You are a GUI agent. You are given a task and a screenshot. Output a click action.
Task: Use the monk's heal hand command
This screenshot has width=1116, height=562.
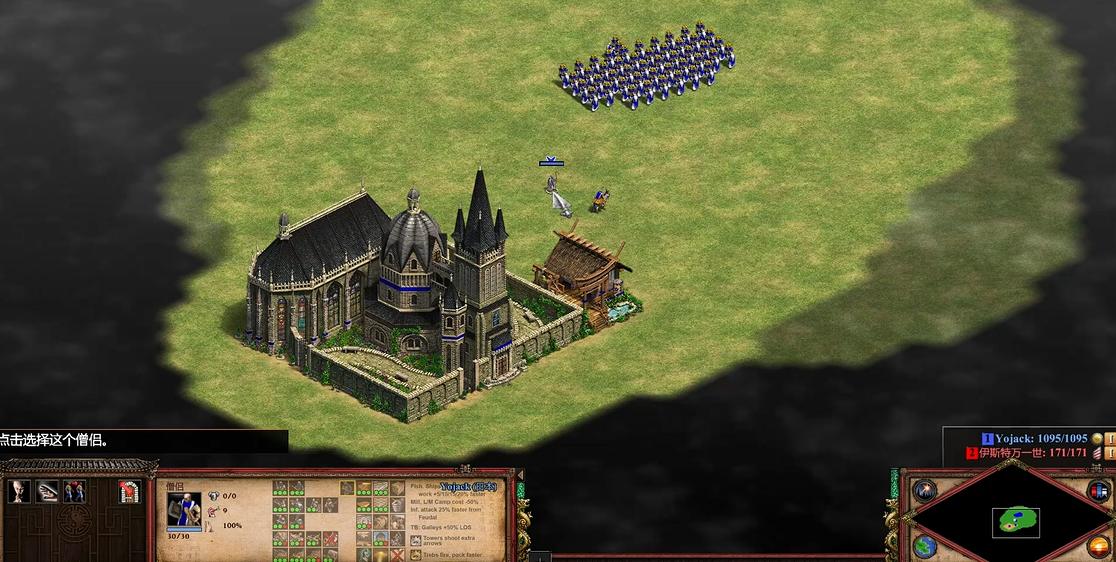(47, 491)
